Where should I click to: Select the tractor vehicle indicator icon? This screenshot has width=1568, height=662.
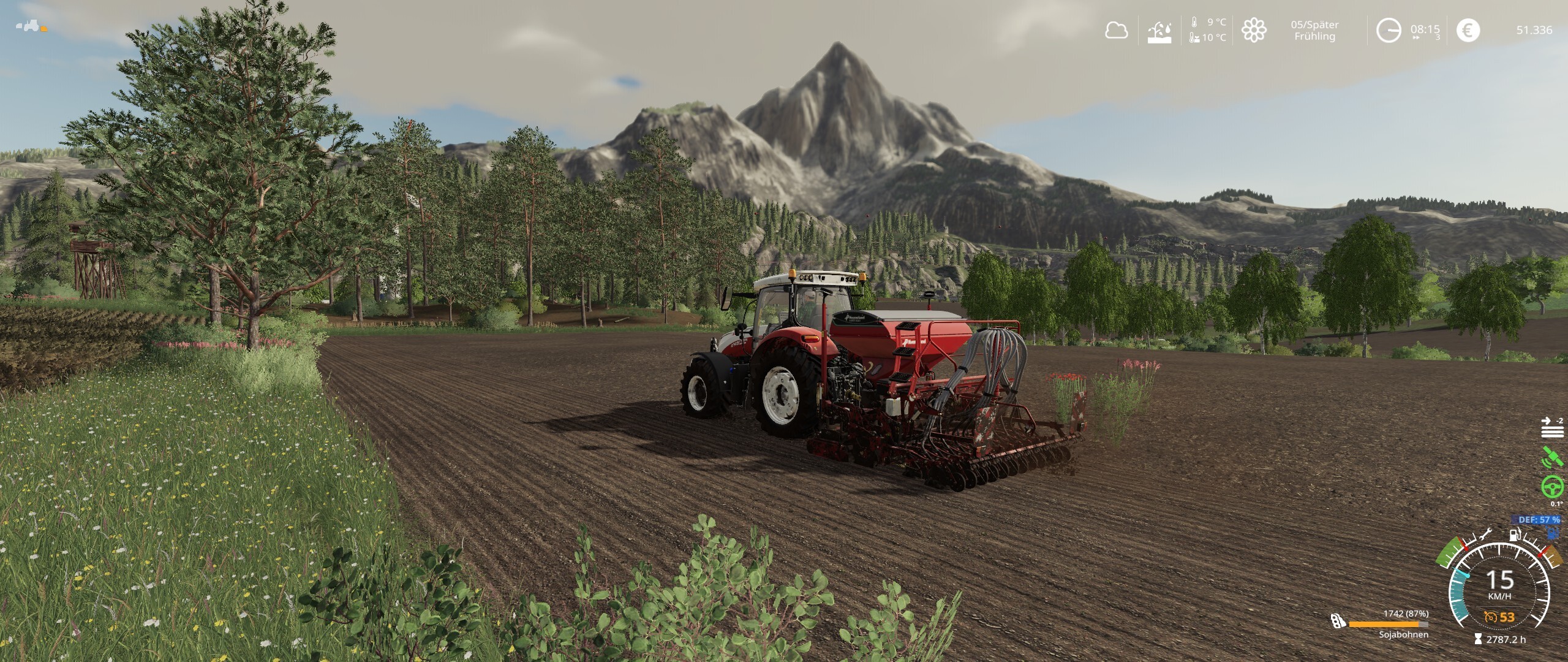28,26
